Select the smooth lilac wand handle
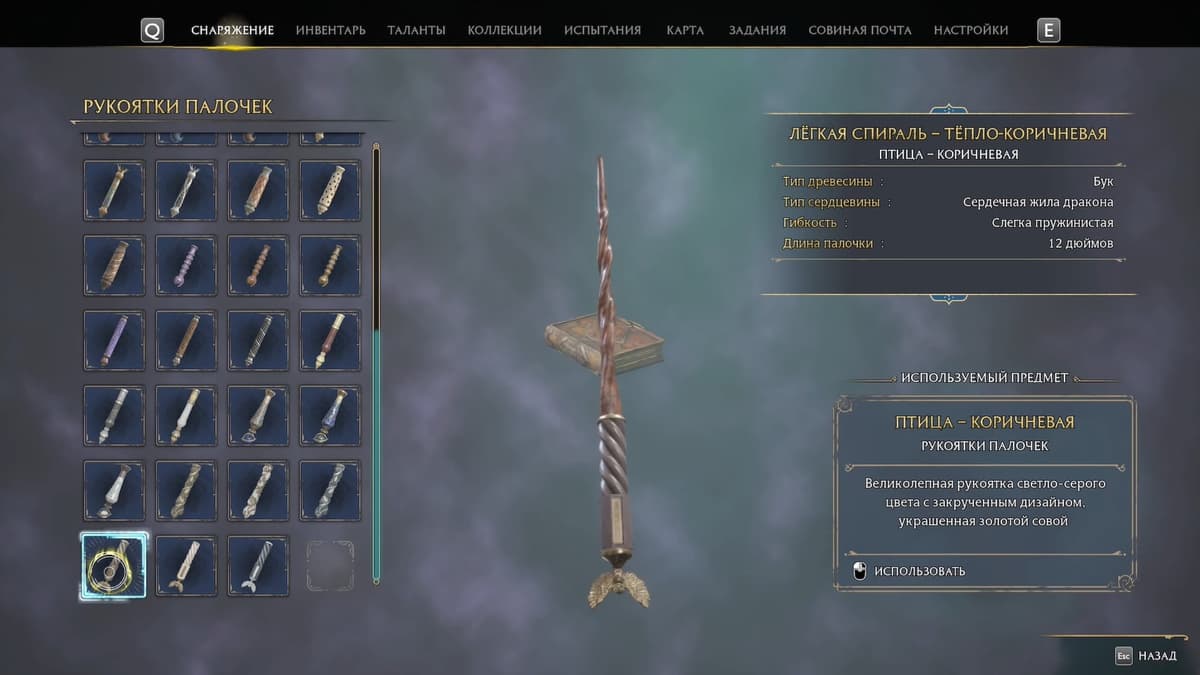1200x675 pixels. pos(113,340)
